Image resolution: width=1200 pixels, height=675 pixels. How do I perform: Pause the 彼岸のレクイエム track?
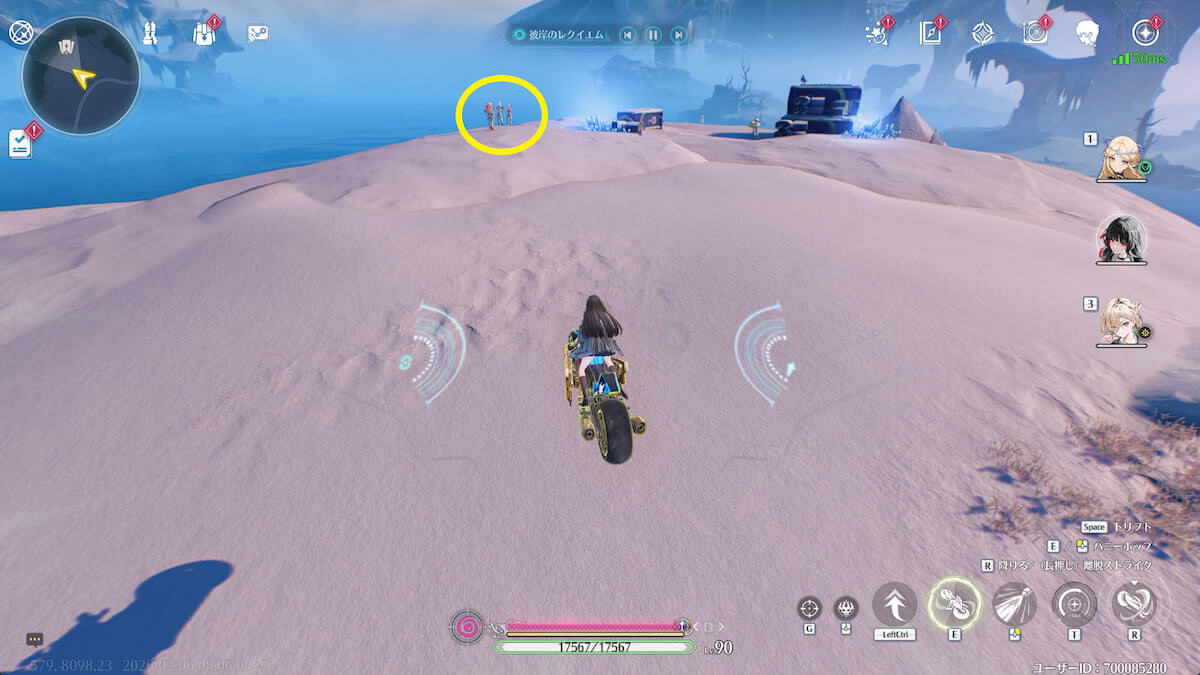652,35
